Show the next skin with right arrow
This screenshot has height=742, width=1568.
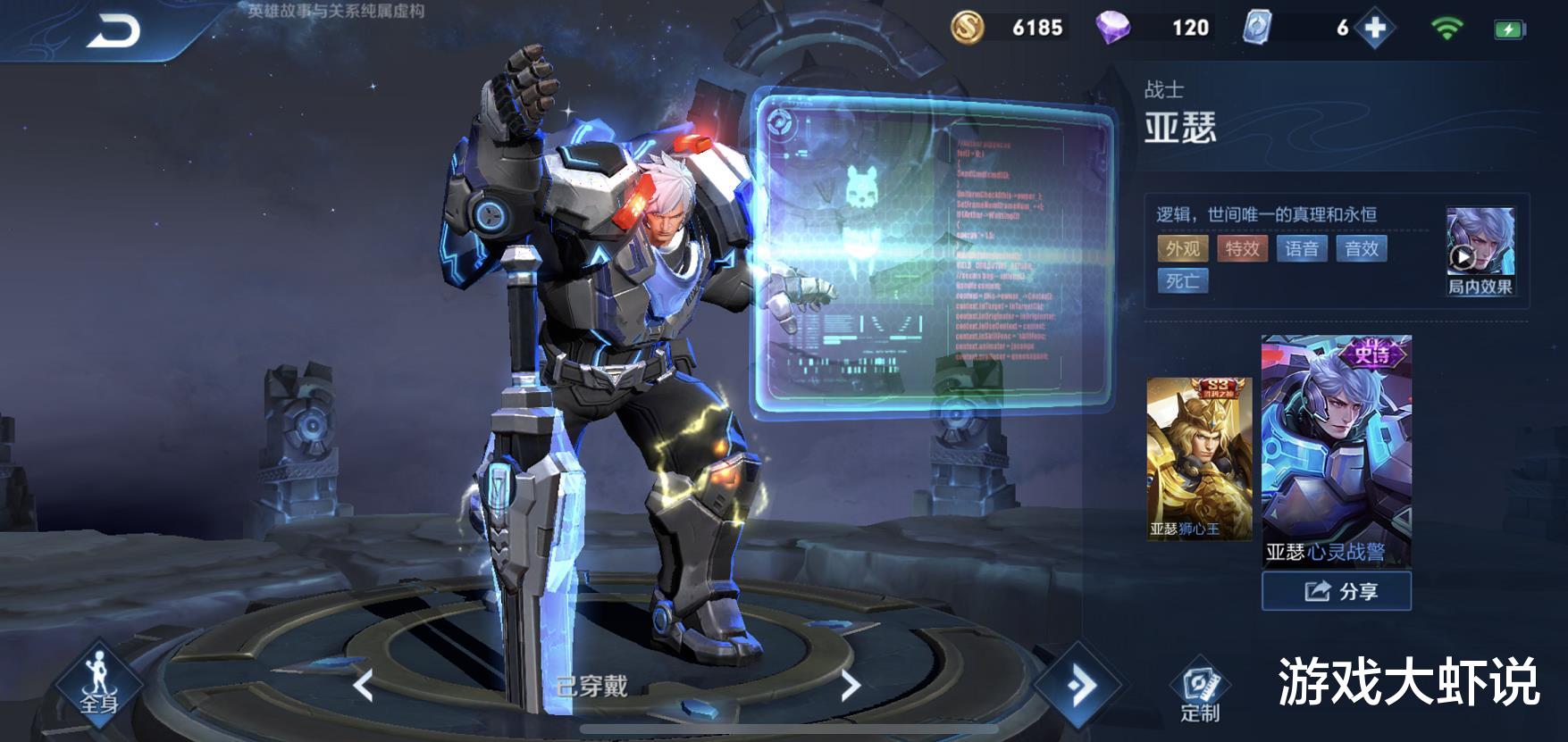tap(850, 686)
